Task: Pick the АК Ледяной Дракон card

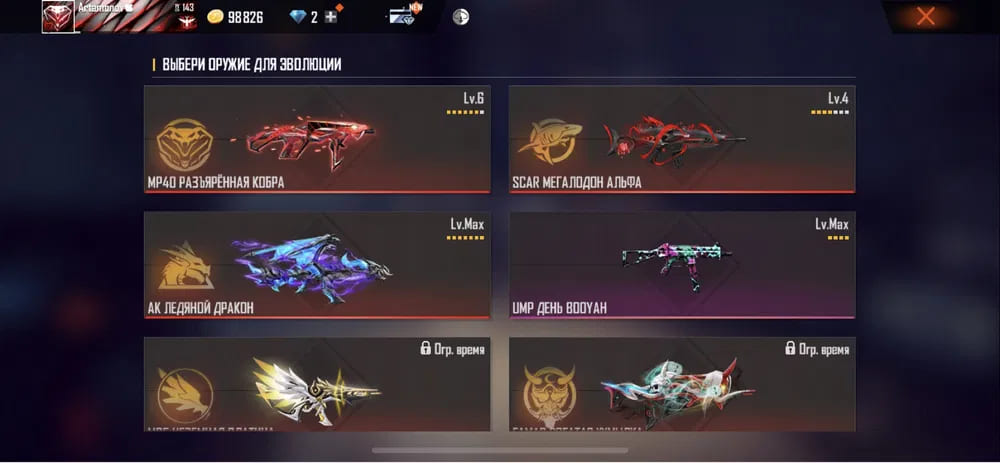Action: click(317, 265)
